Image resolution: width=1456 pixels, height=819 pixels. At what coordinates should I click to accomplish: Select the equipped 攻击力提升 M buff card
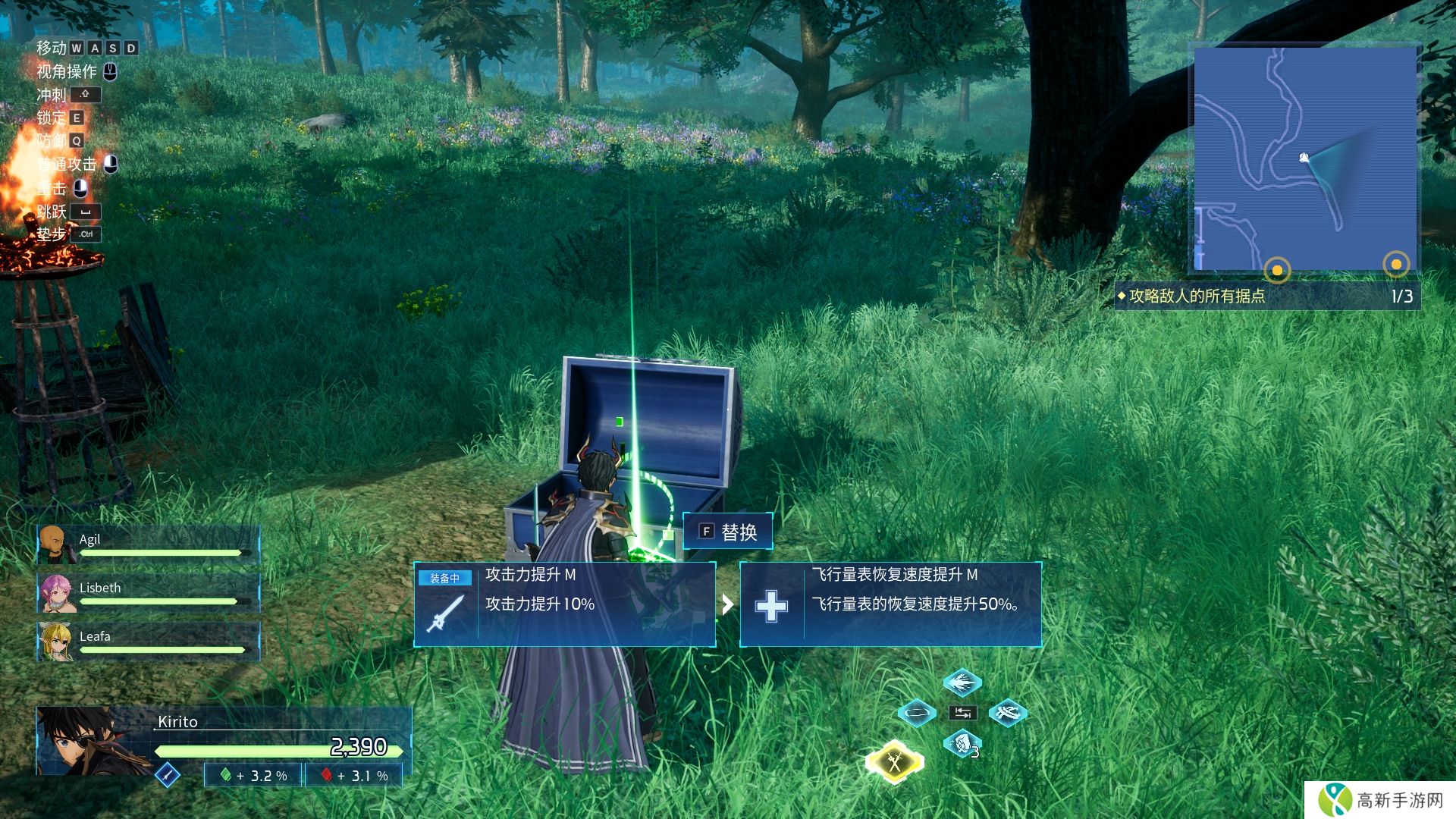[564, 604]
